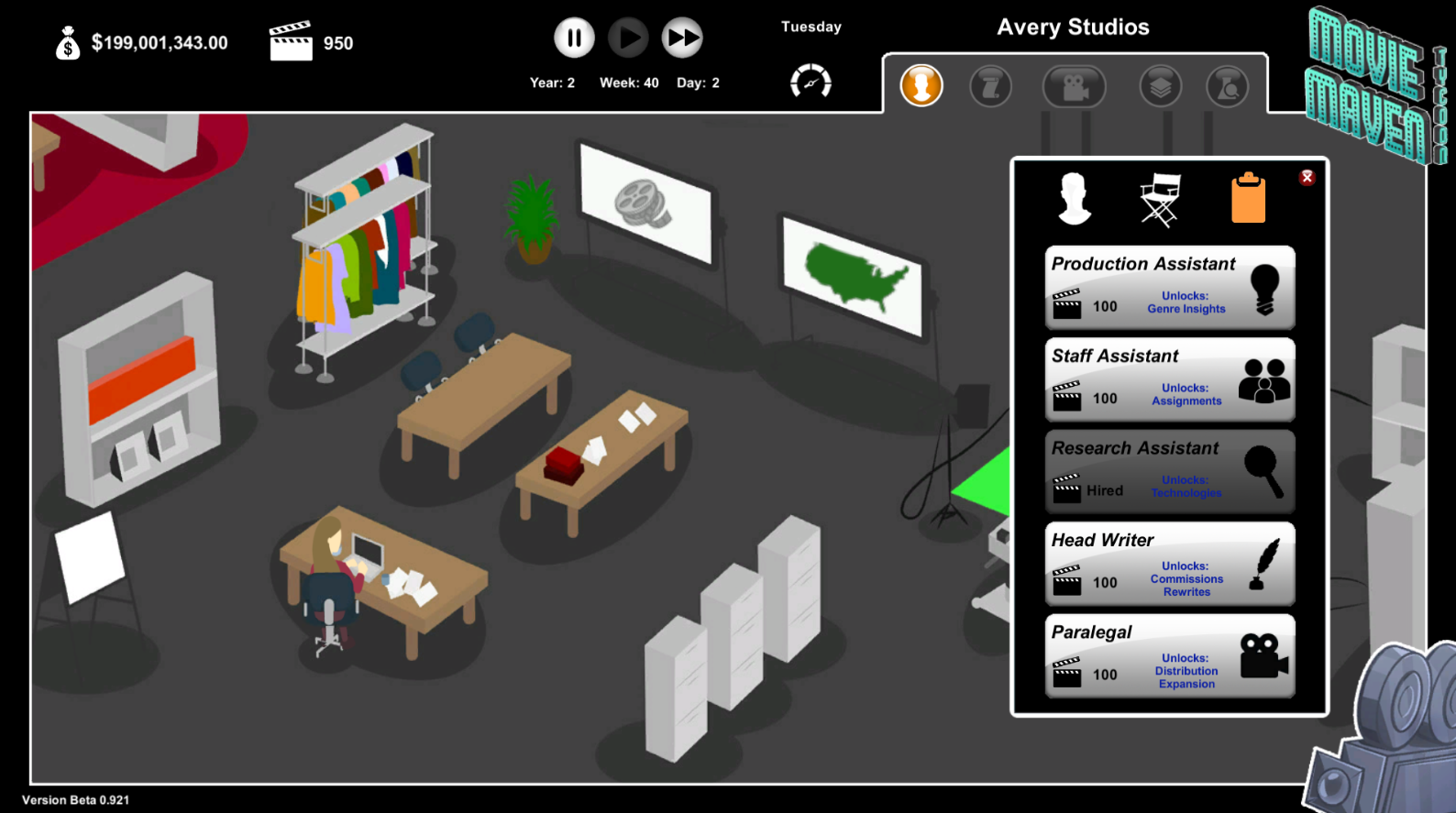Pause the game
Viewport: 1456px width, 813px height.
[x=574, y=38]
